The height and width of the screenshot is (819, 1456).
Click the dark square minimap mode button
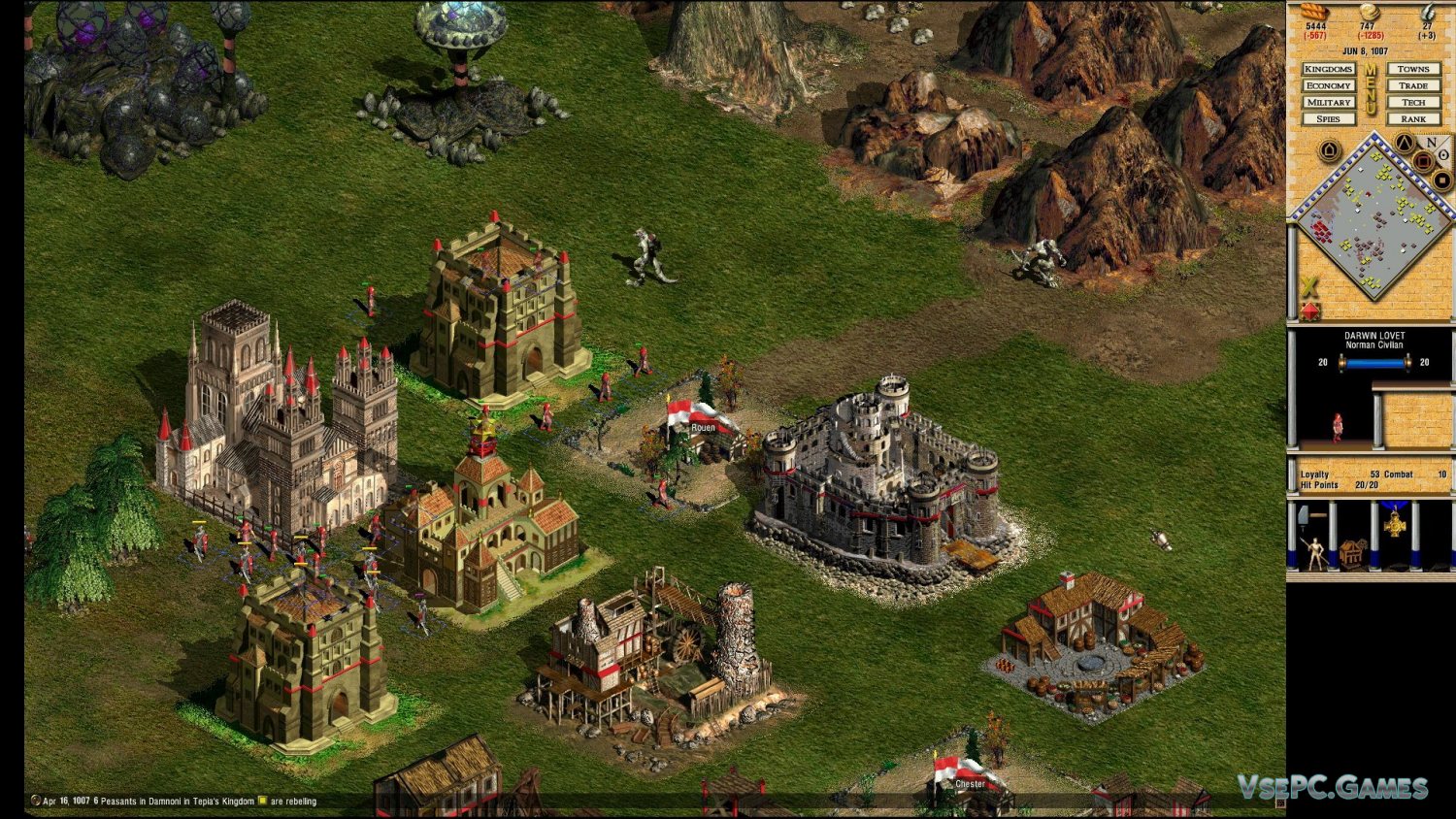[1442, 180]
